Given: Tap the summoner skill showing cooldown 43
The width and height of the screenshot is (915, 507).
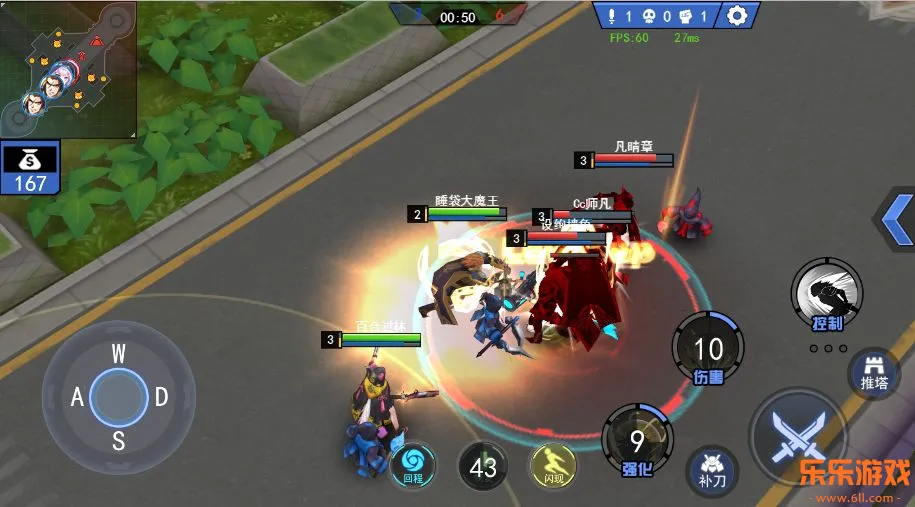Looking at the screenshot, I should pyautogui.click(x=483, y=467).
